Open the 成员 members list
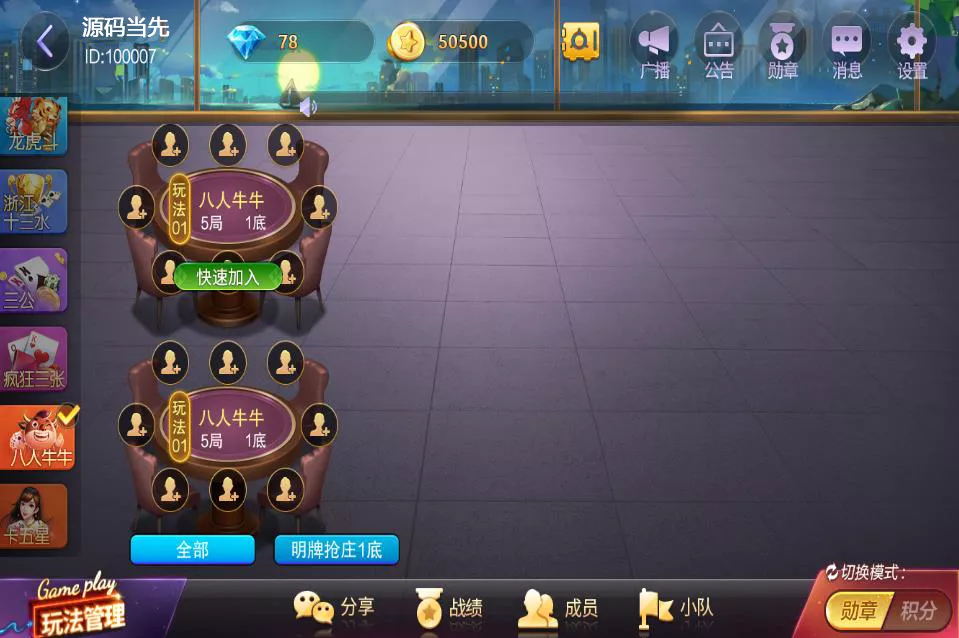The height and width of the screenshot is (638, 959). 559,607
